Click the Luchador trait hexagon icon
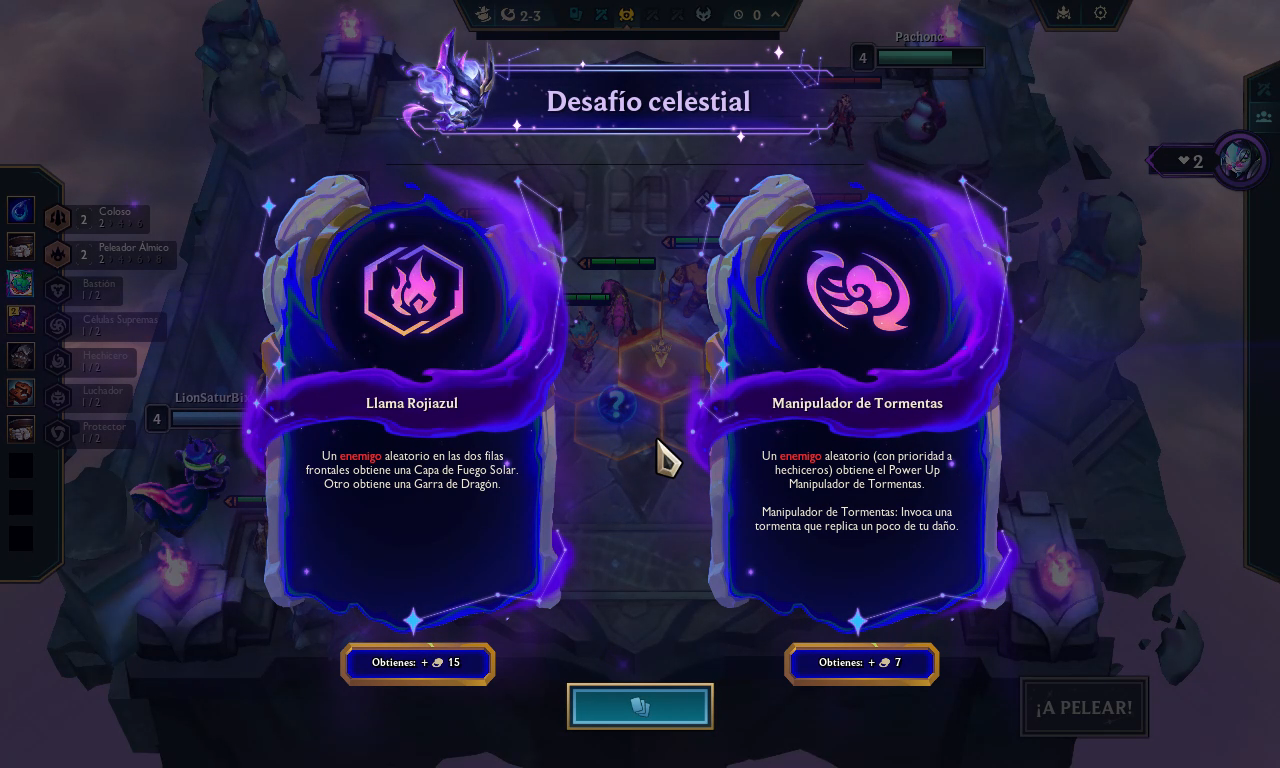 pos(57,394)
